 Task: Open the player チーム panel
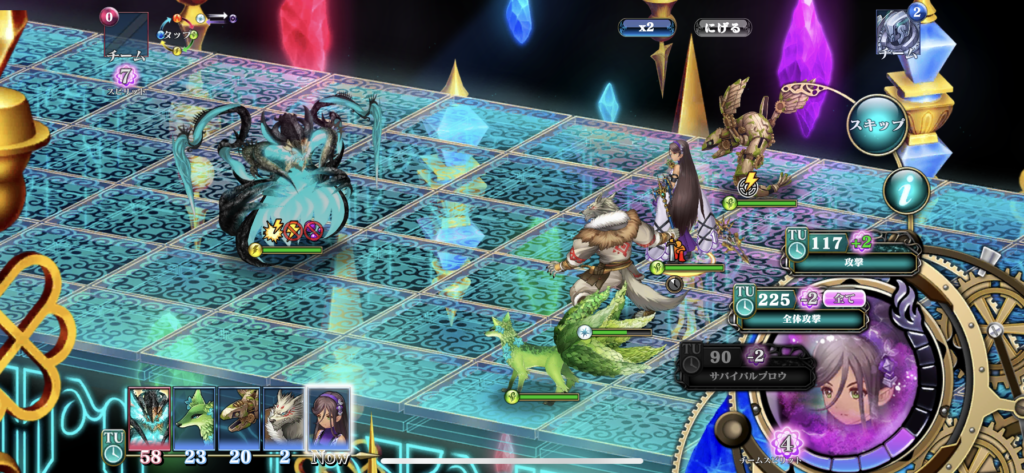coord(126,38)
